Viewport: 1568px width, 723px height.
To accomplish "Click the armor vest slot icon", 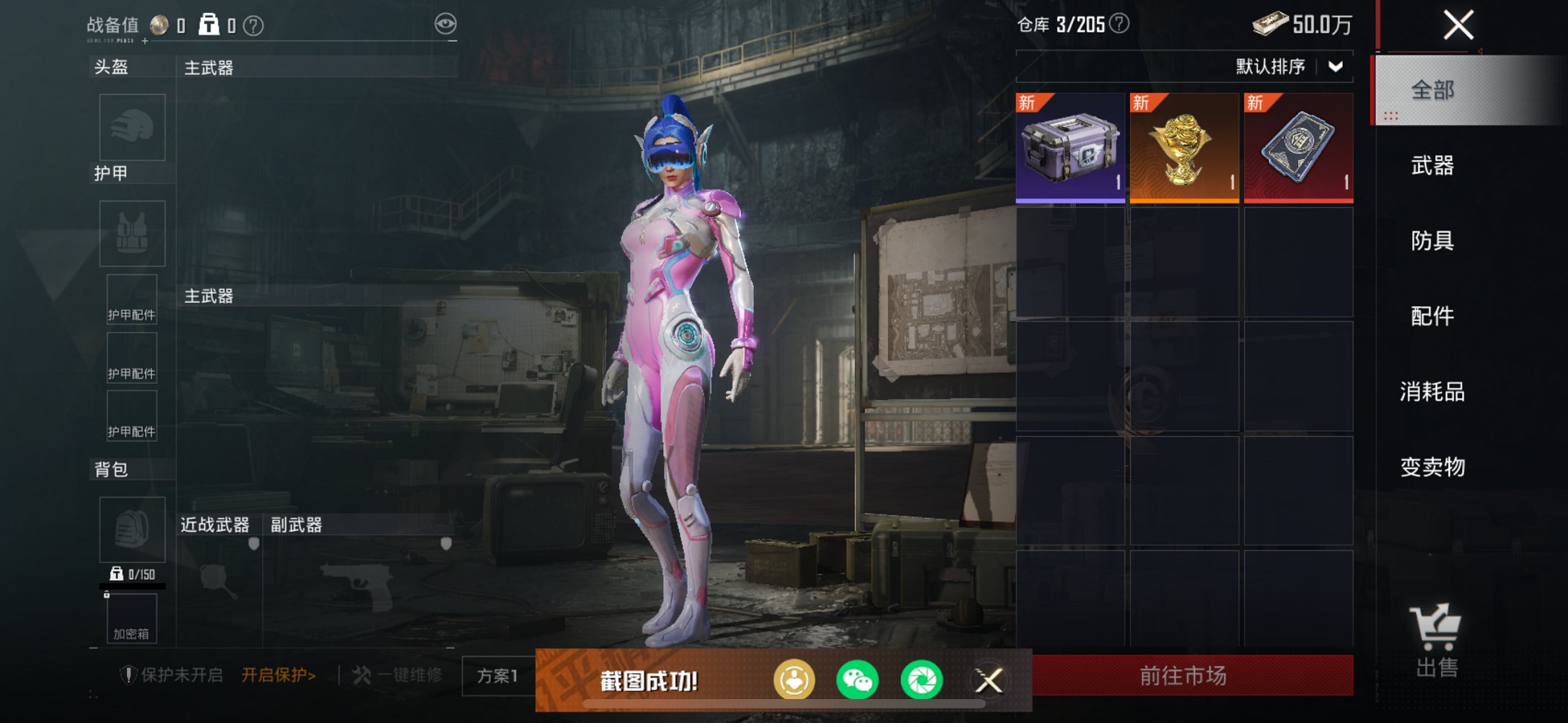I will click(x=132, y=233).
